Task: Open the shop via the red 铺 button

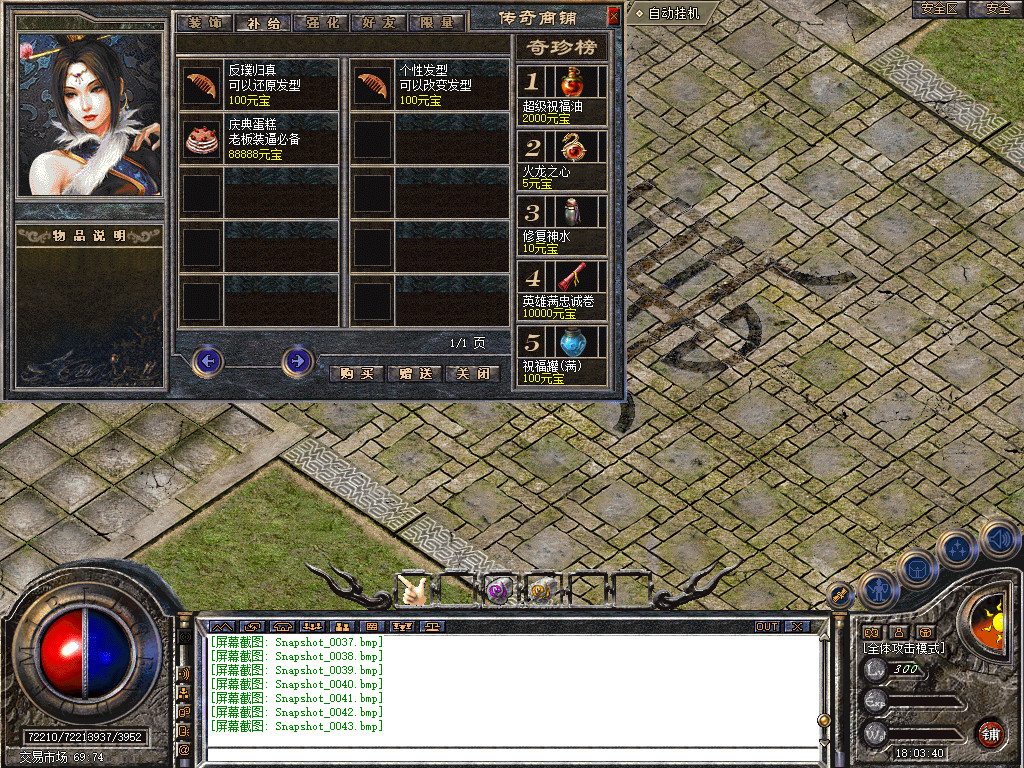Action: (990, 734)
